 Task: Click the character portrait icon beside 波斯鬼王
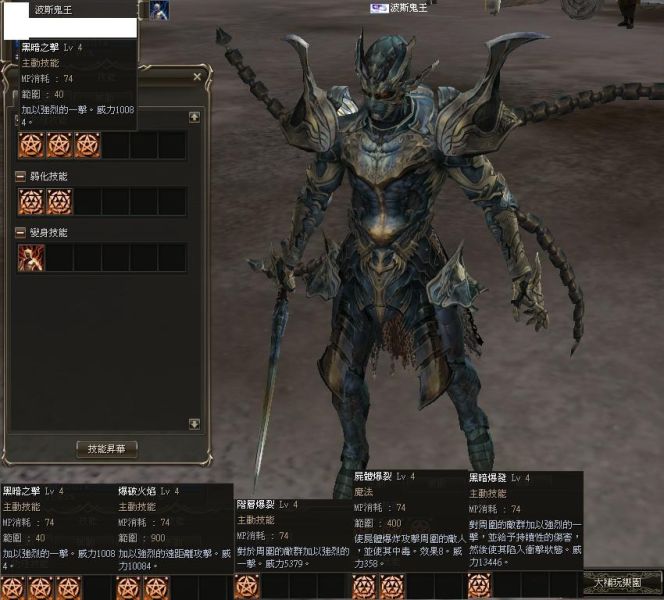tap(159, 9)
